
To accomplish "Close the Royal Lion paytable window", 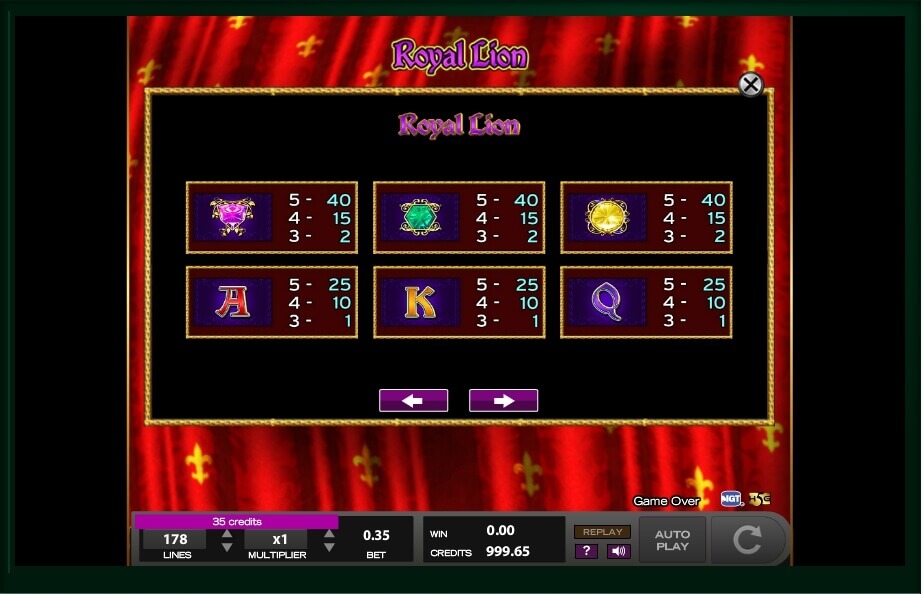I will (750, 85).
